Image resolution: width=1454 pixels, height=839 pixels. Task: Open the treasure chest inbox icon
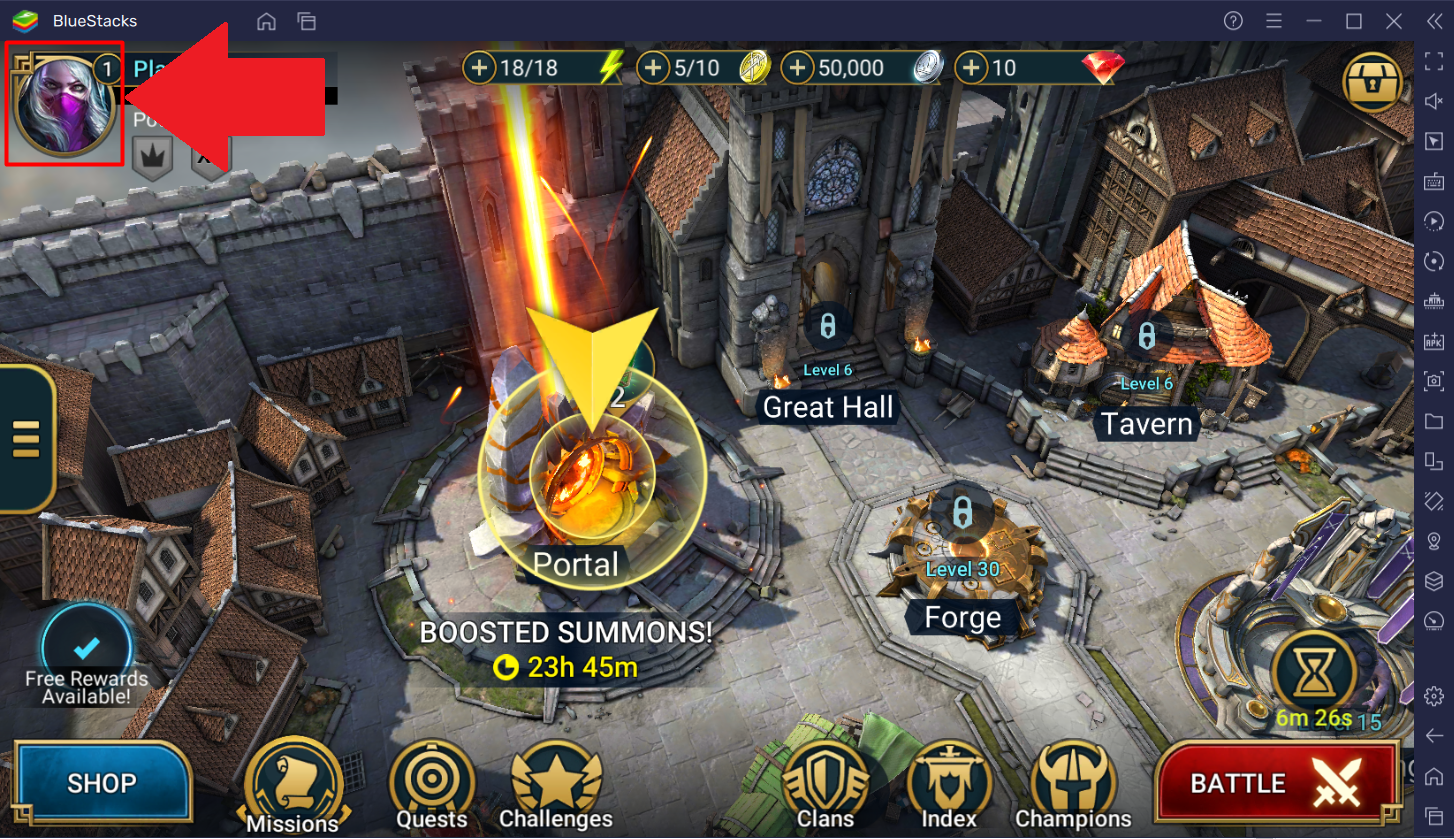click(x=1373, y=82)
